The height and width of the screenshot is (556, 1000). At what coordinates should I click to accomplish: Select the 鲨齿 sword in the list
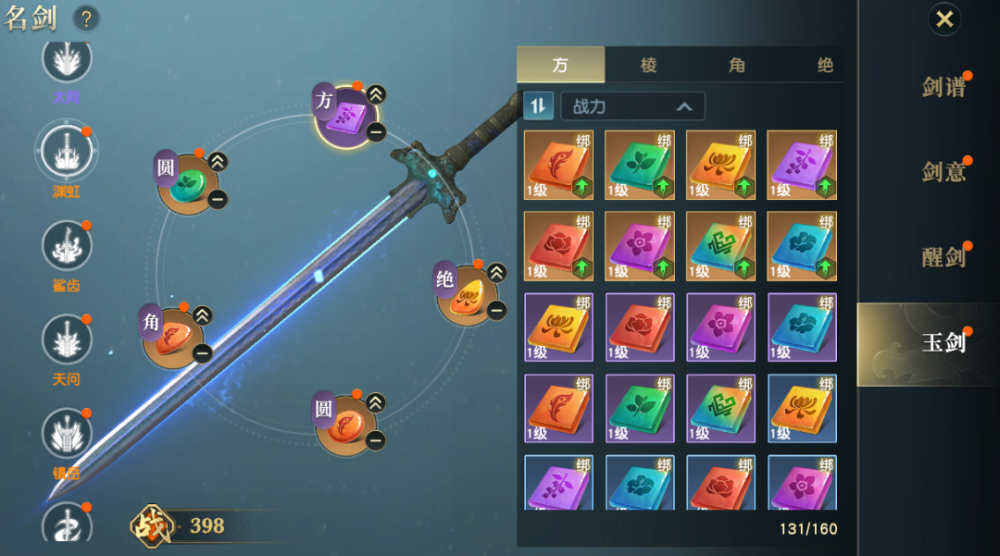click(66, 248)
